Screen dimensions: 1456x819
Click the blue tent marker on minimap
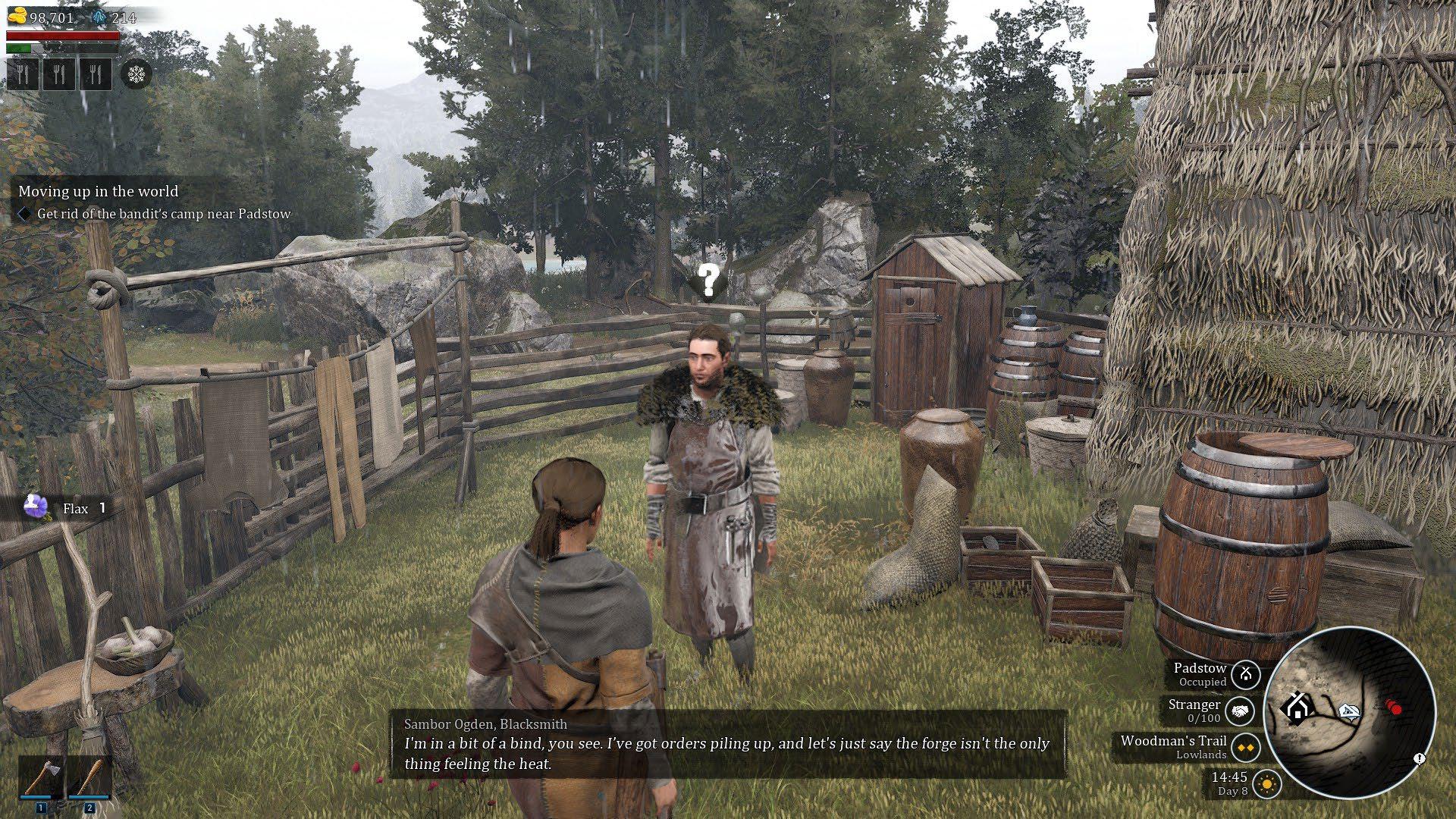(x=1348, y=711)
